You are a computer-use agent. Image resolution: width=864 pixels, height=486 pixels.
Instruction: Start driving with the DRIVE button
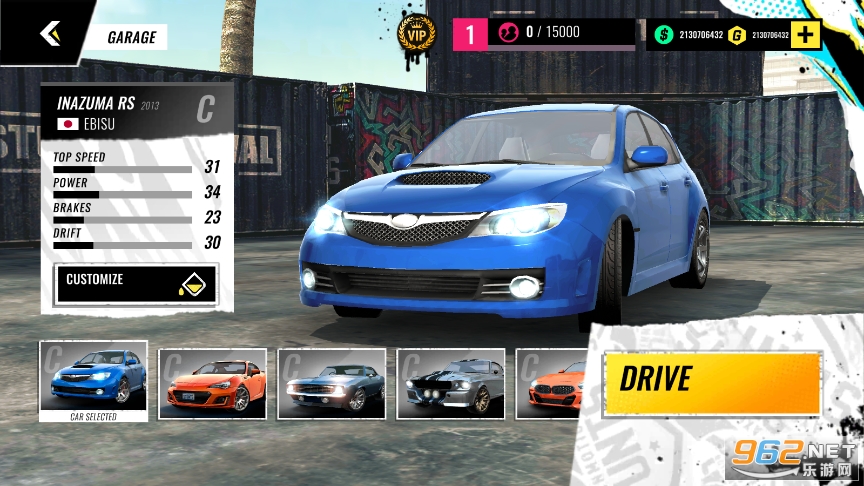711,381
